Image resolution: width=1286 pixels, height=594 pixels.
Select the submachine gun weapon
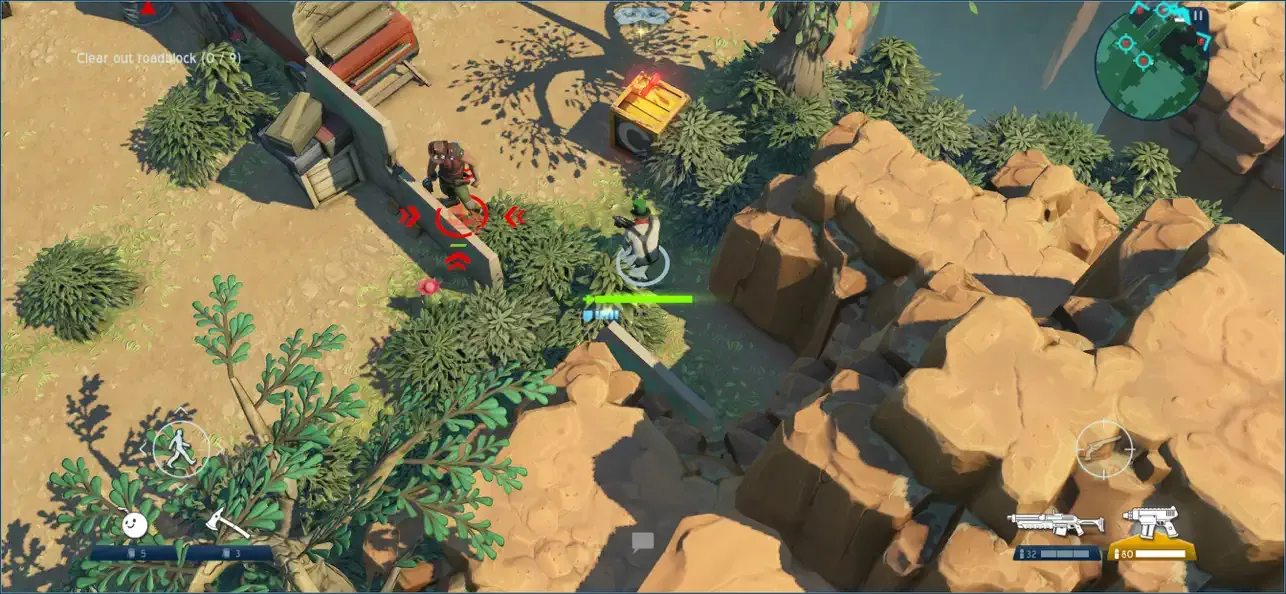[1151, 523]
